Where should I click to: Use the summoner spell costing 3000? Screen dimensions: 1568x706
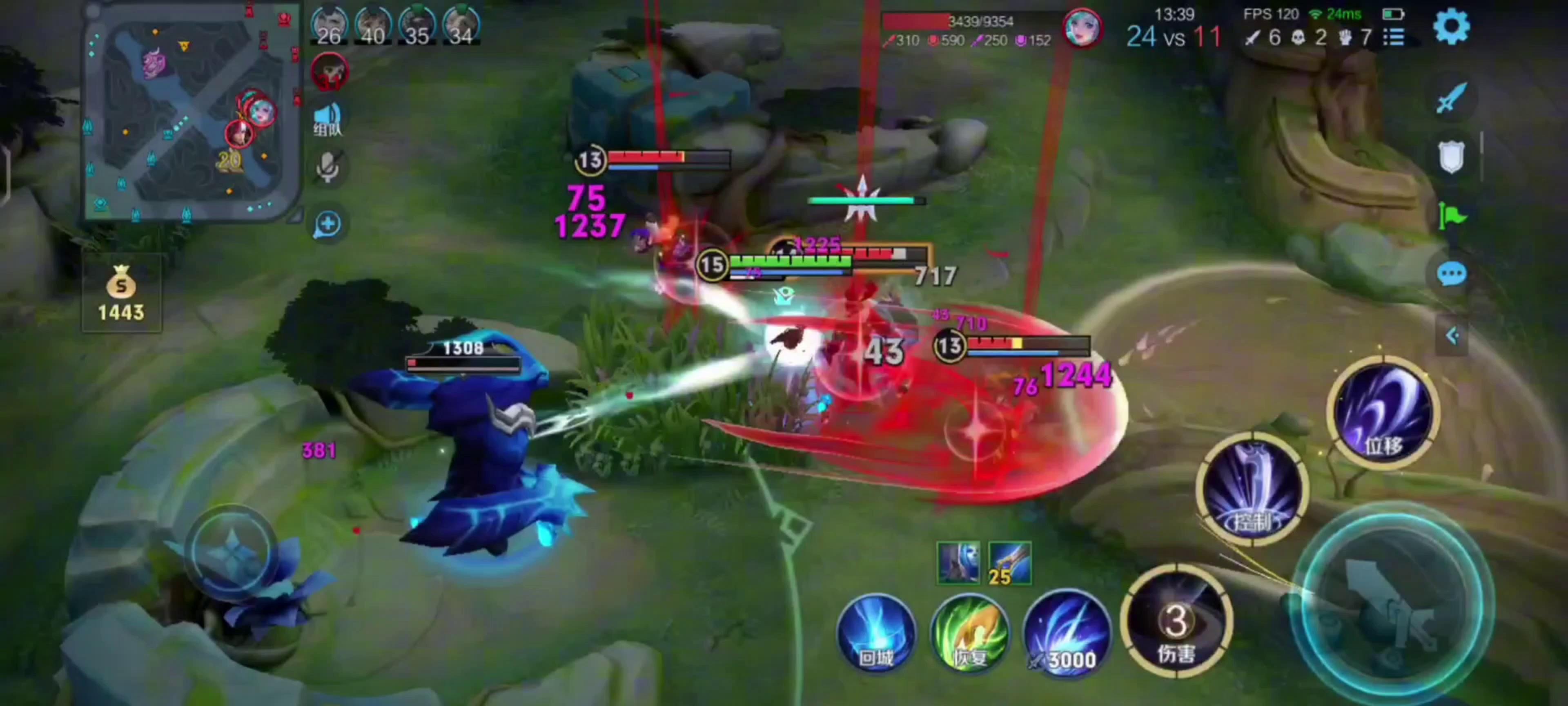pyautogui.click(x=1066, y=634)
